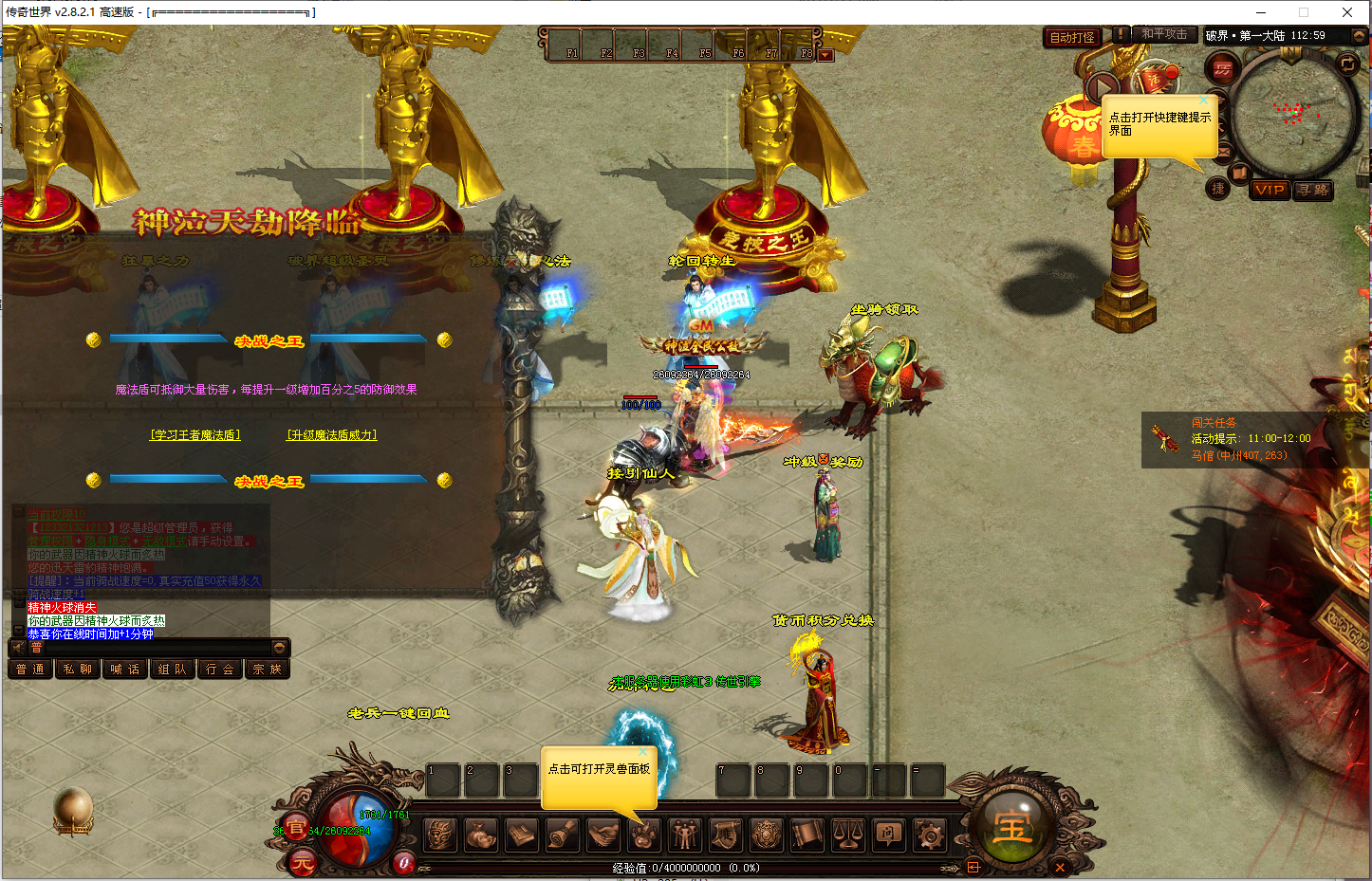Select the 学习王者魔法盾 link

(195, 434)
